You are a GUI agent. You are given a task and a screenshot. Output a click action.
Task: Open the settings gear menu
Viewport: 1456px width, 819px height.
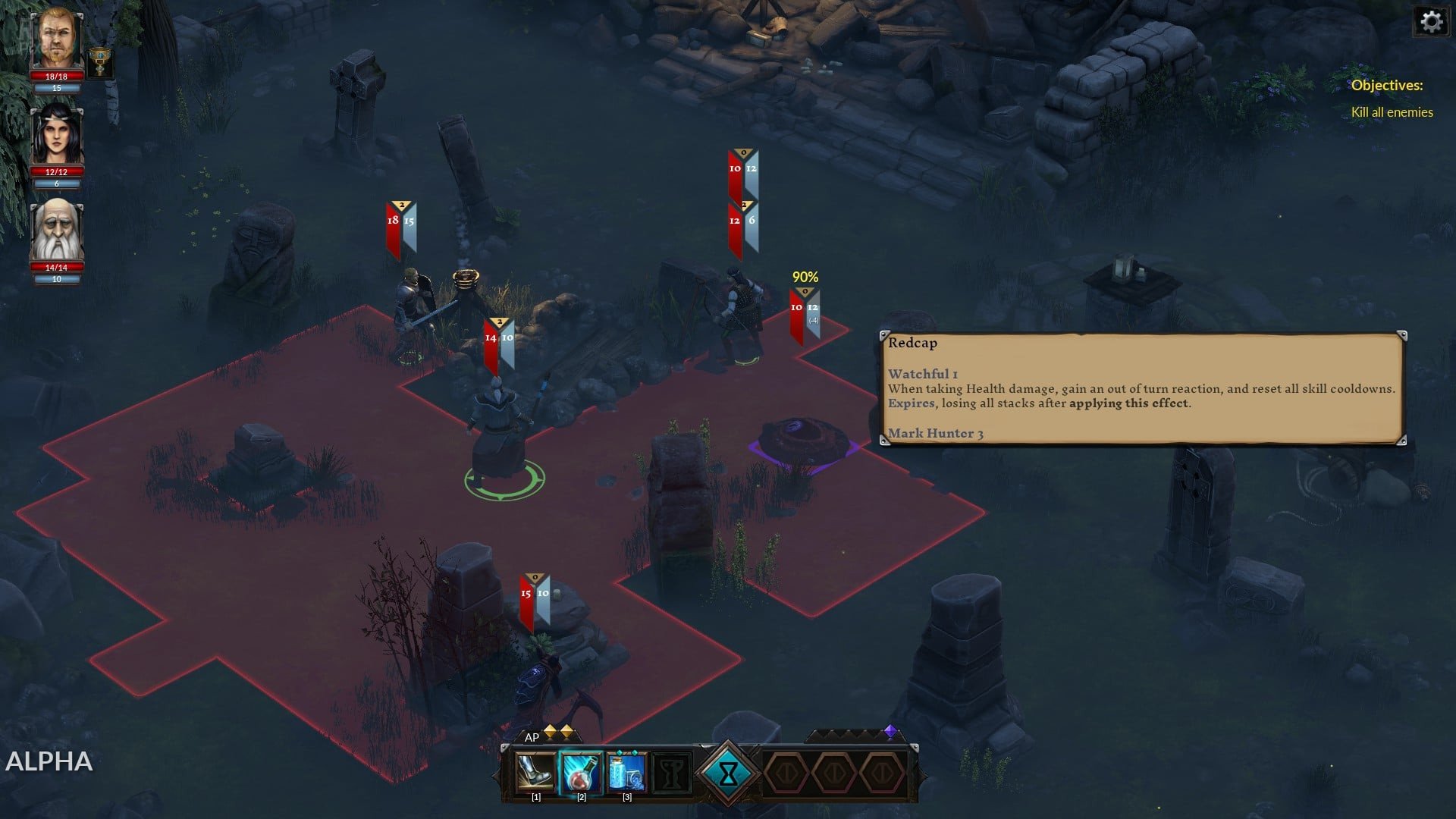pyautogui.click(x=1430, y=21)
